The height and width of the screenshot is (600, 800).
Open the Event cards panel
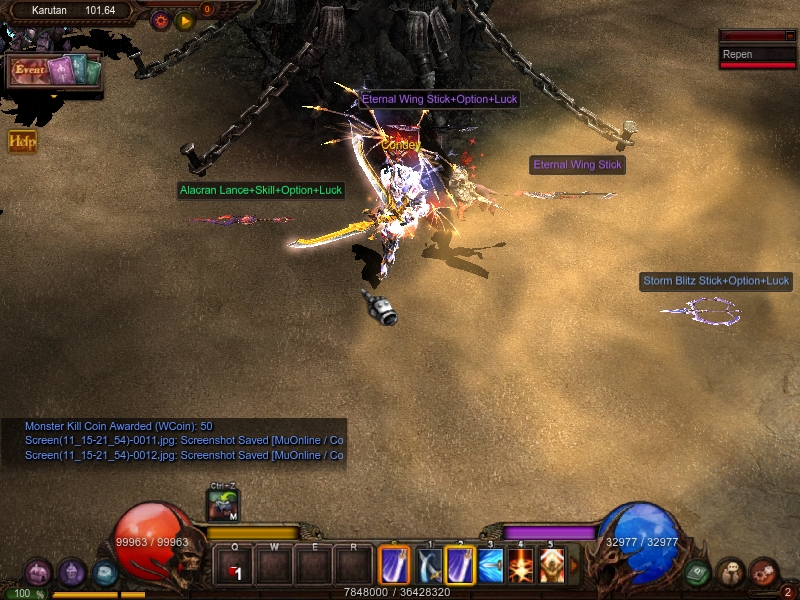pyautogui.click(x=55, y=71)
